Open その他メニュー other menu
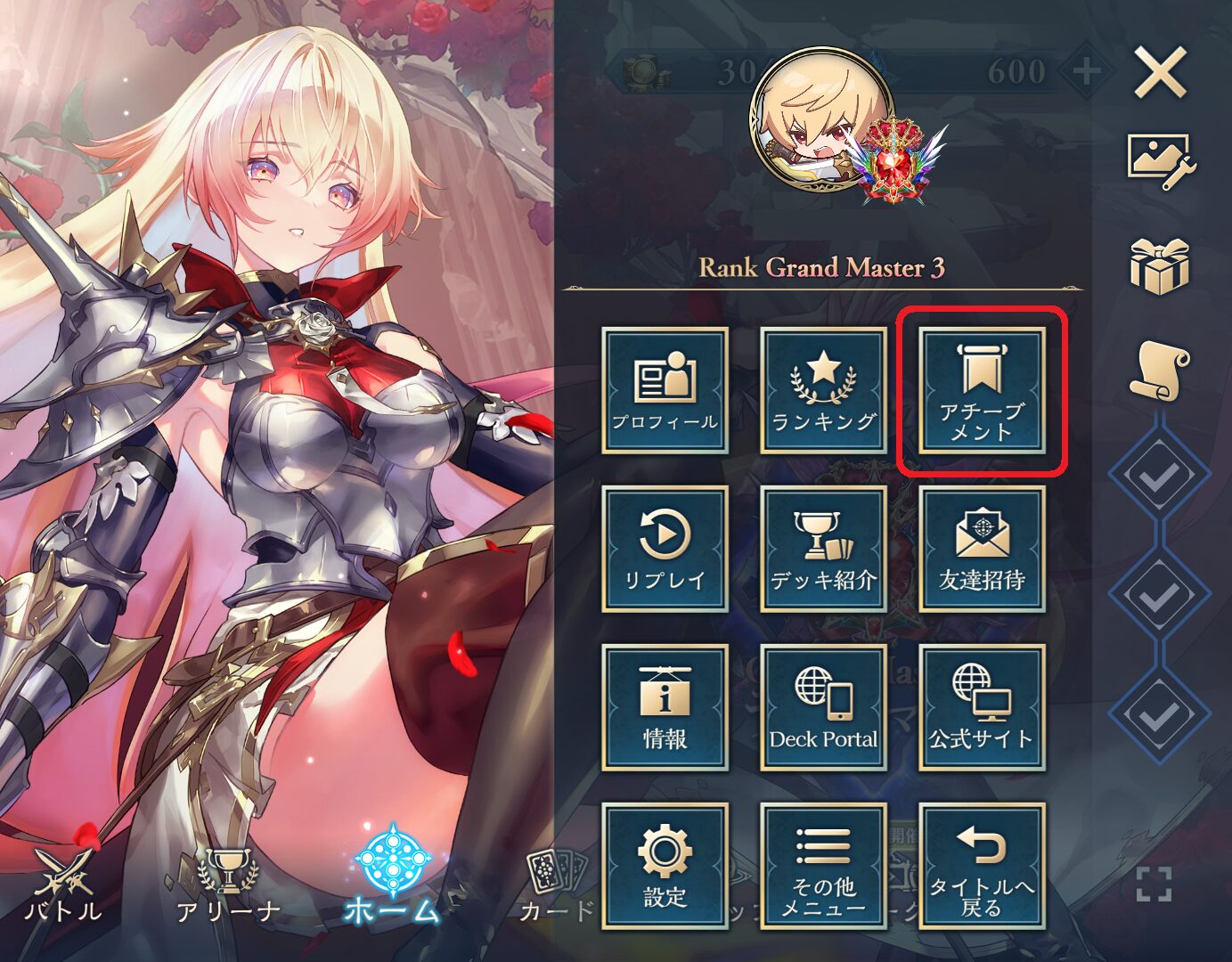Screen dimensions: 1232x962 [x=823, y=866]
